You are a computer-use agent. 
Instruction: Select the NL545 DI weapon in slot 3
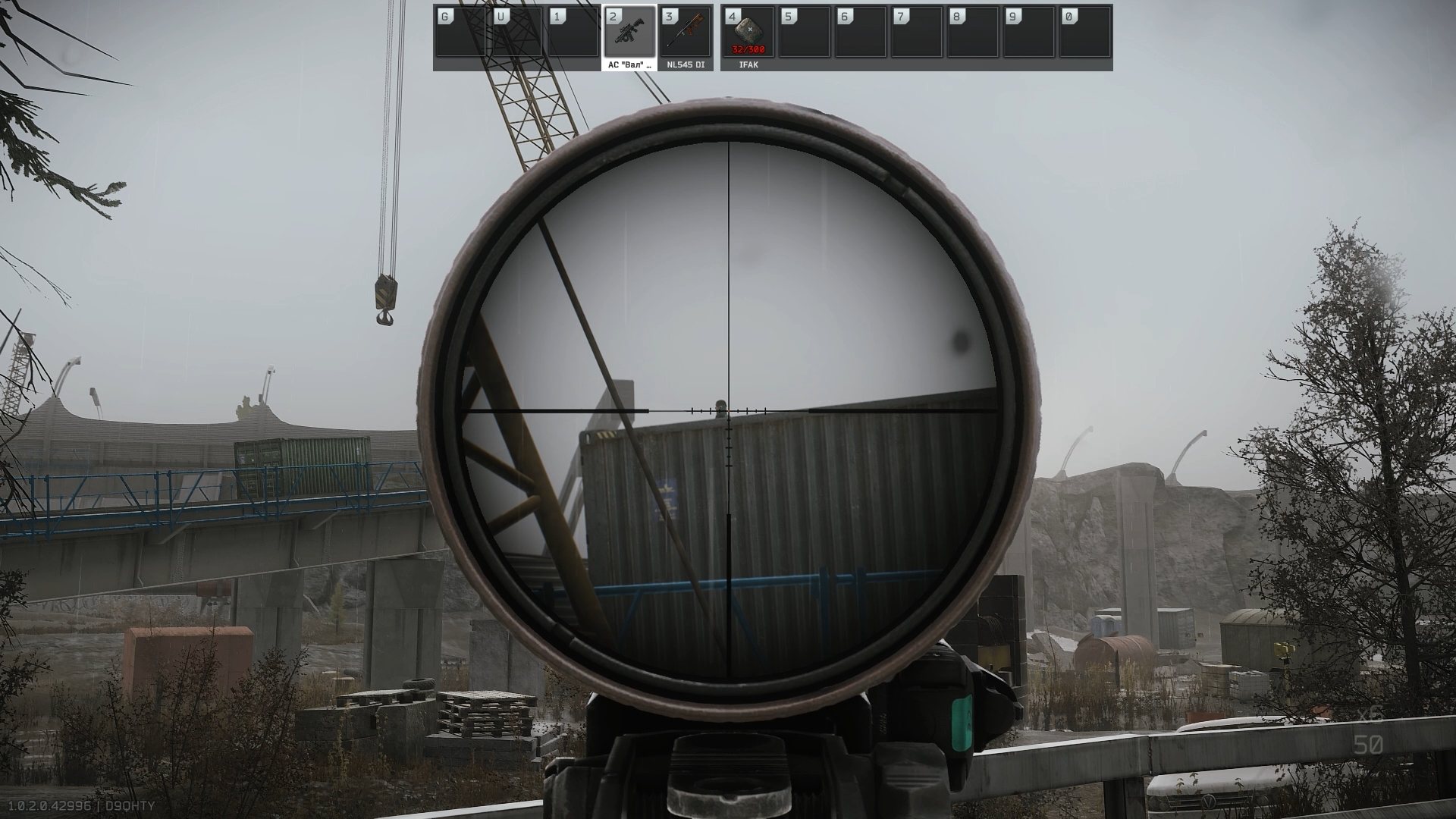click(x=686, y=32)
